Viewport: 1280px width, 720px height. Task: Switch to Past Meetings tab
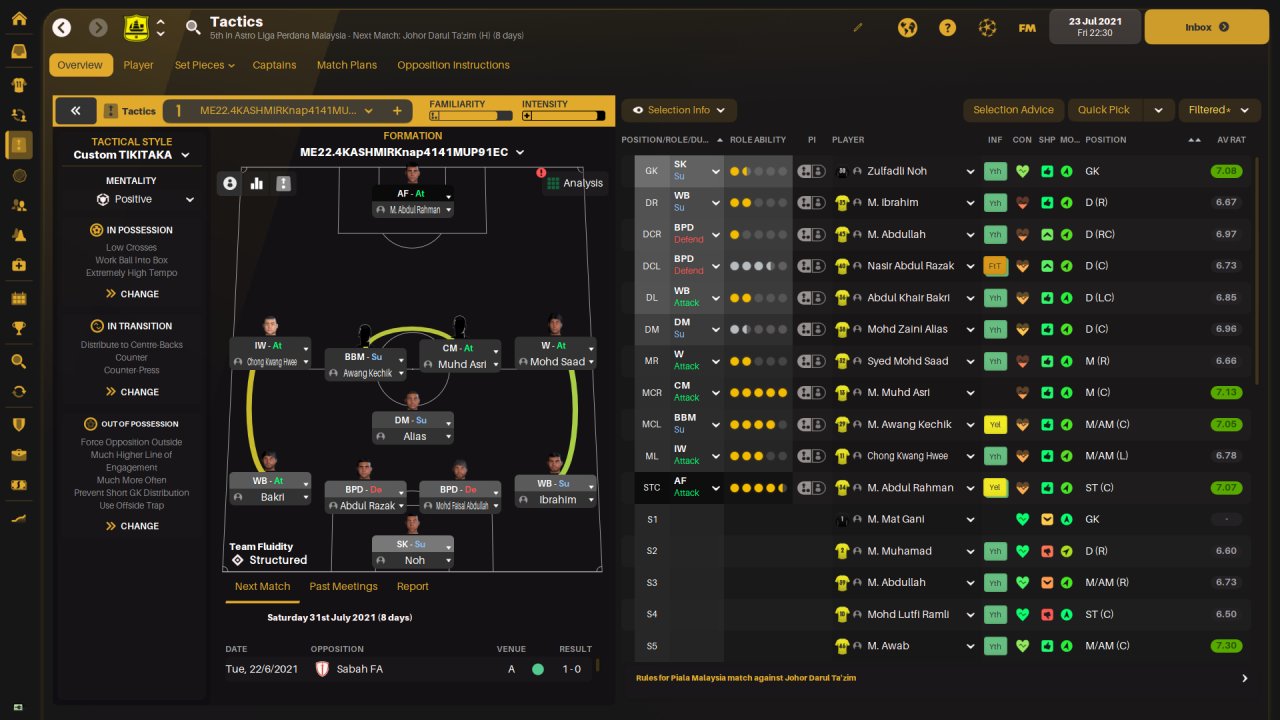[x=343, y=586]
